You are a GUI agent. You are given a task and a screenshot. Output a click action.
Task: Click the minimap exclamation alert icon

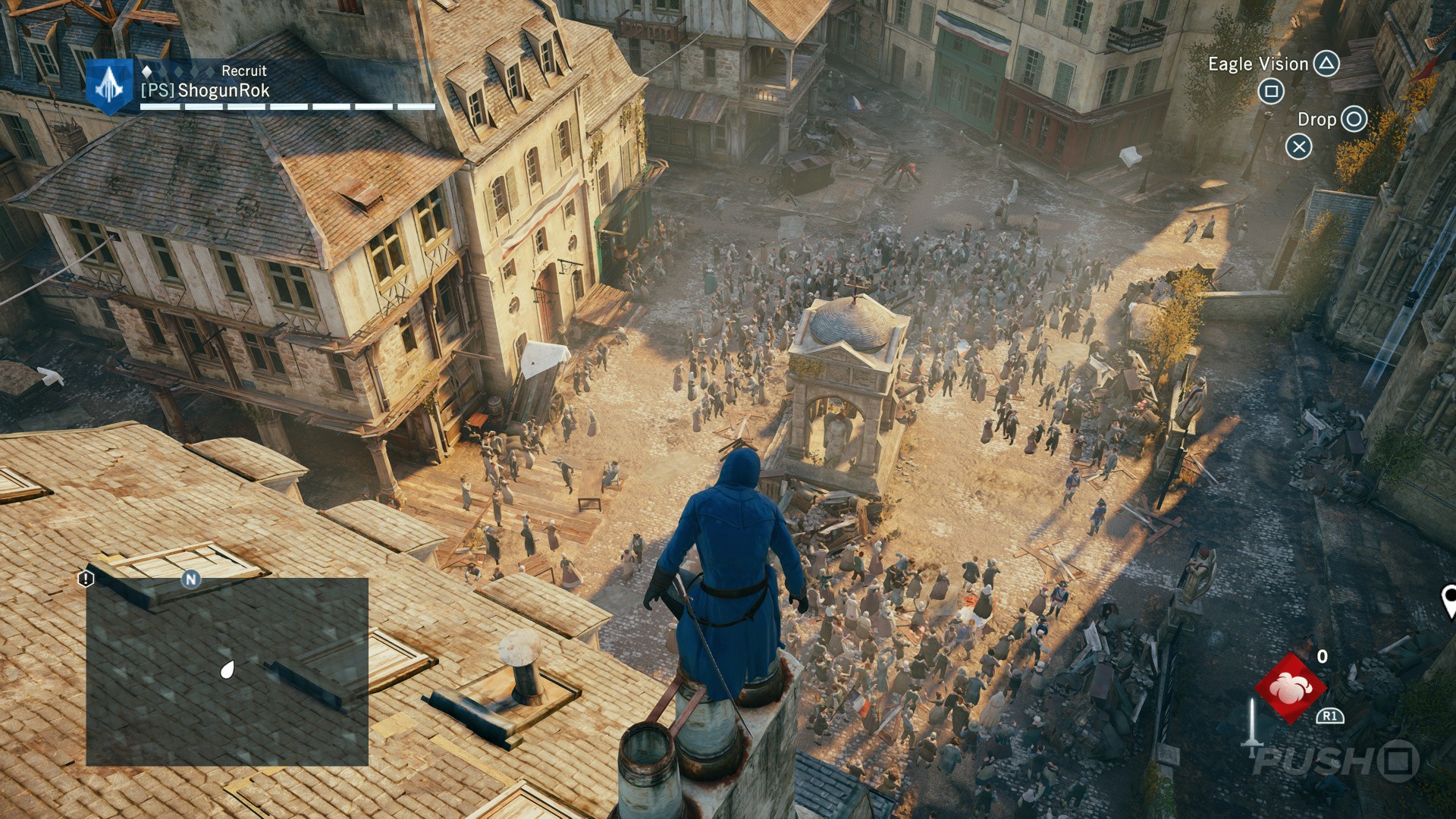86,579
